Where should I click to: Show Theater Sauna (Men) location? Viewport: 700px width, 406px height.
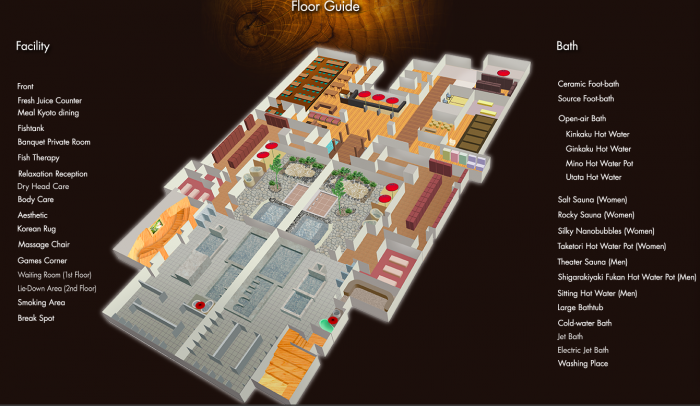598,261
